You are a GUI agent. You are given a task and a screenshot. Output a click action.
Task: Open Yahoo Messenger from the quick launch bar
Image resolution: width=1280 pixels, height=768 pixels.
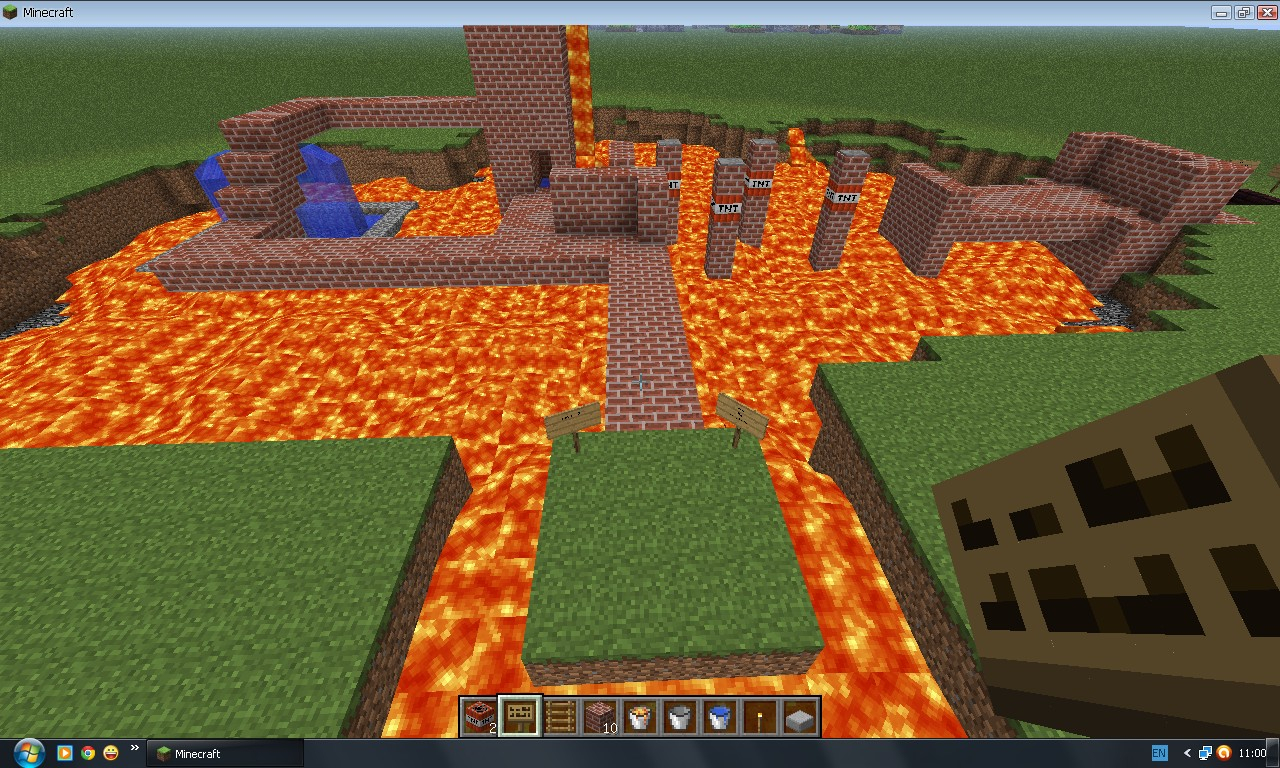coord(110,753)
